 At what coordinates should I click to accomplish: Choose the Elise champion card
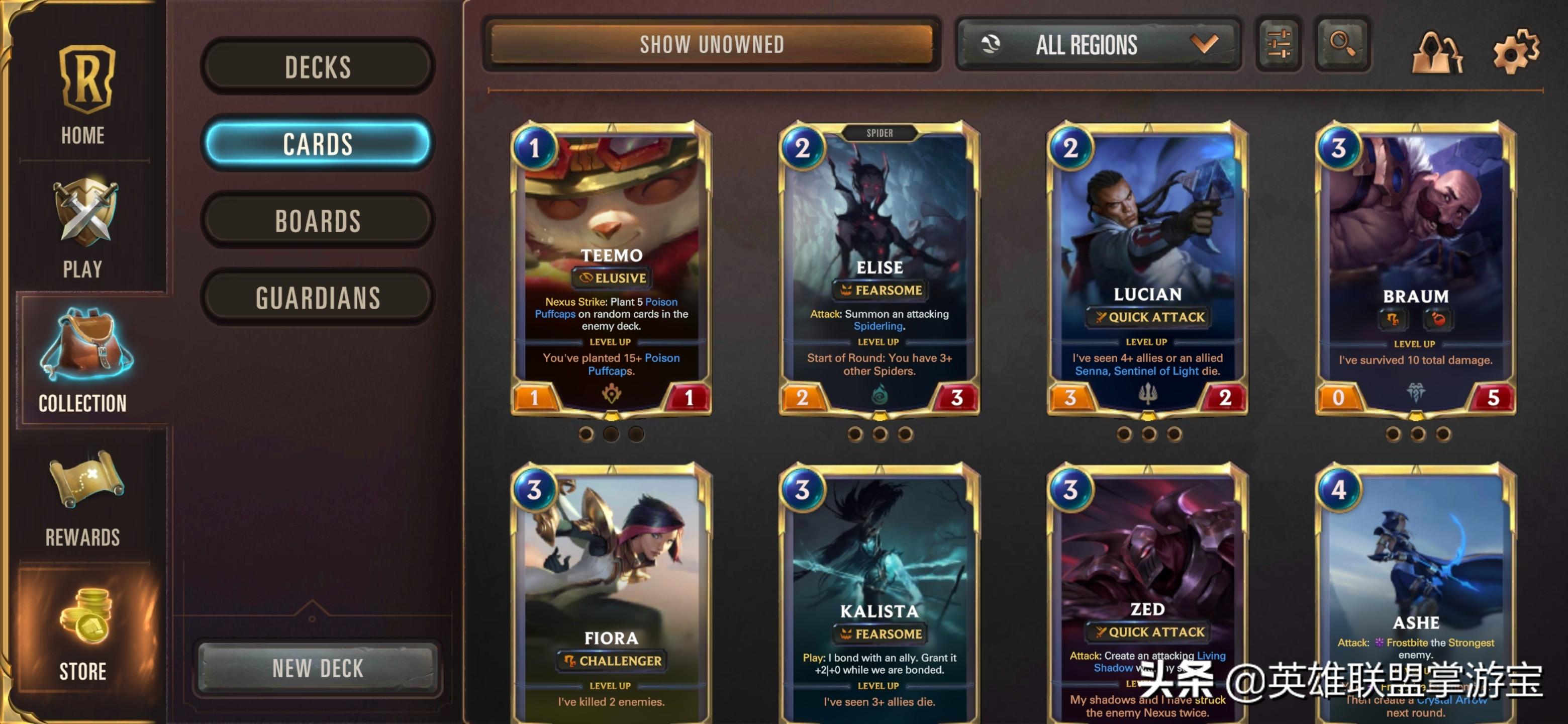point(879,268)
